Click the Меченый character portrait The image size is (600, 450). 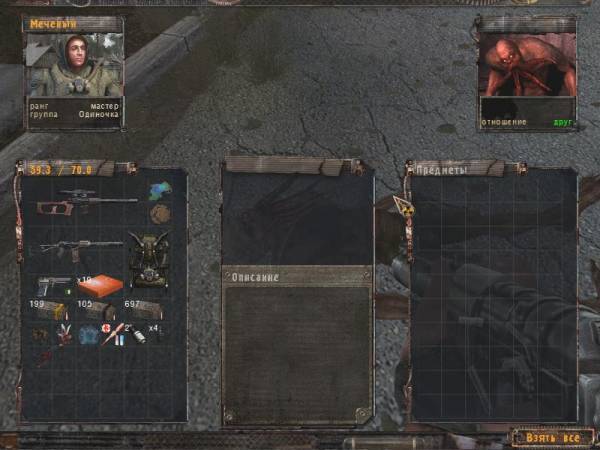(74, 65)
